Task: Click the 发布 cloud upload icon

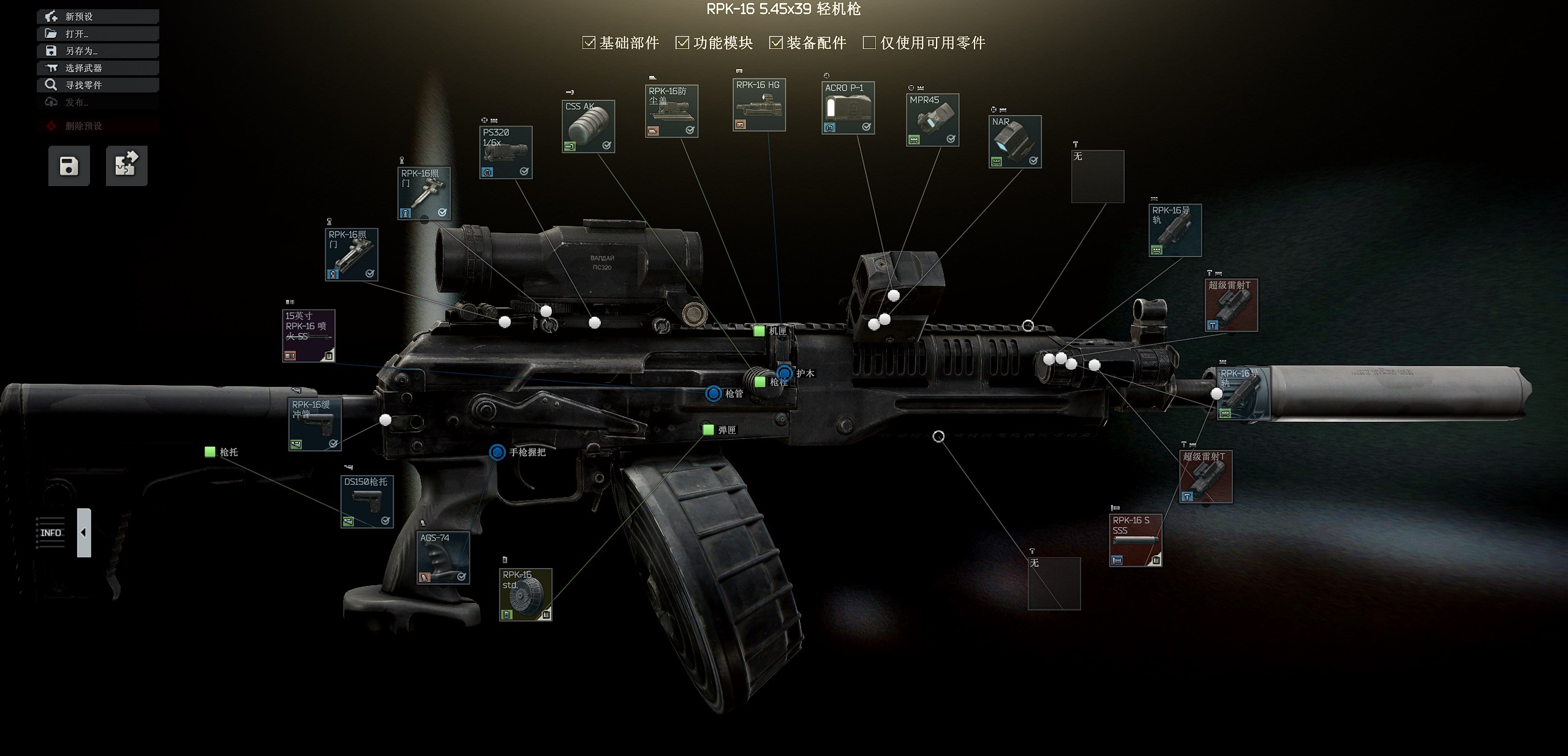Action: coord(51,102)
